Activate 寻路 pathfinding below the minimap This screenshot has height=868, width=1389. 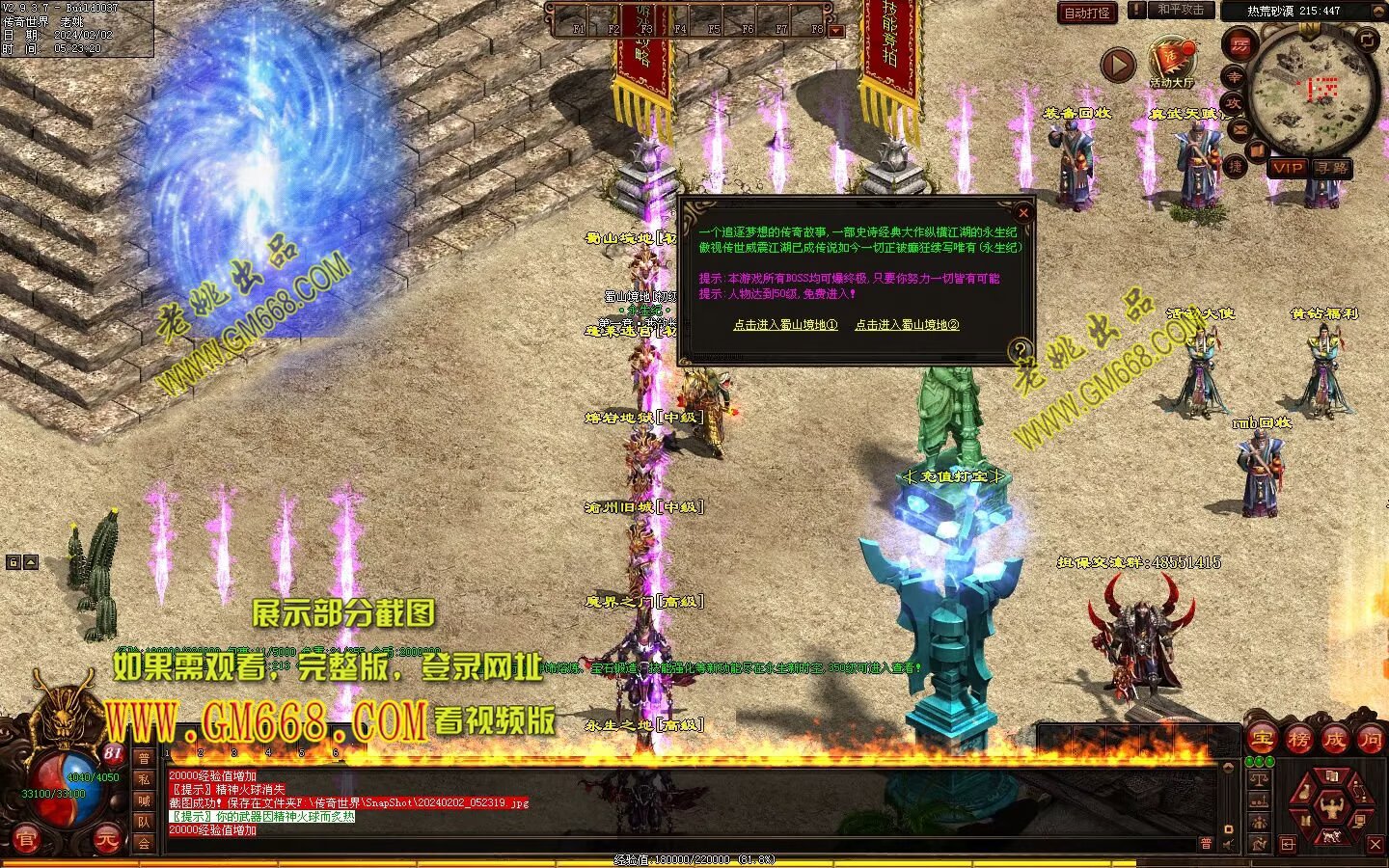tap(1332, 168)
